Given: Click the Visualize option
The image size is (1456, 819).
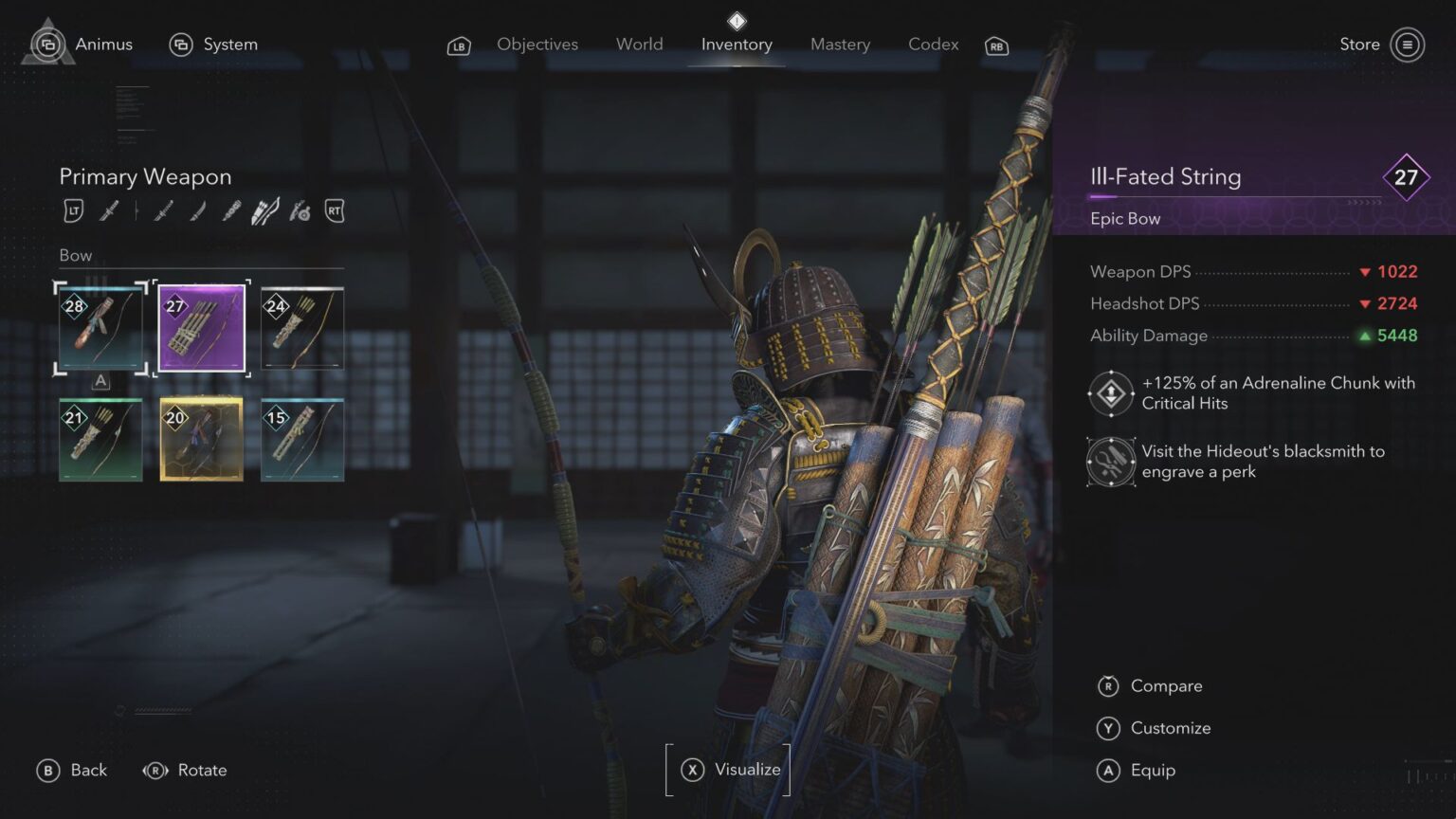Looking at the screenshot, I should pyautogui.click(x=730, y=770).
